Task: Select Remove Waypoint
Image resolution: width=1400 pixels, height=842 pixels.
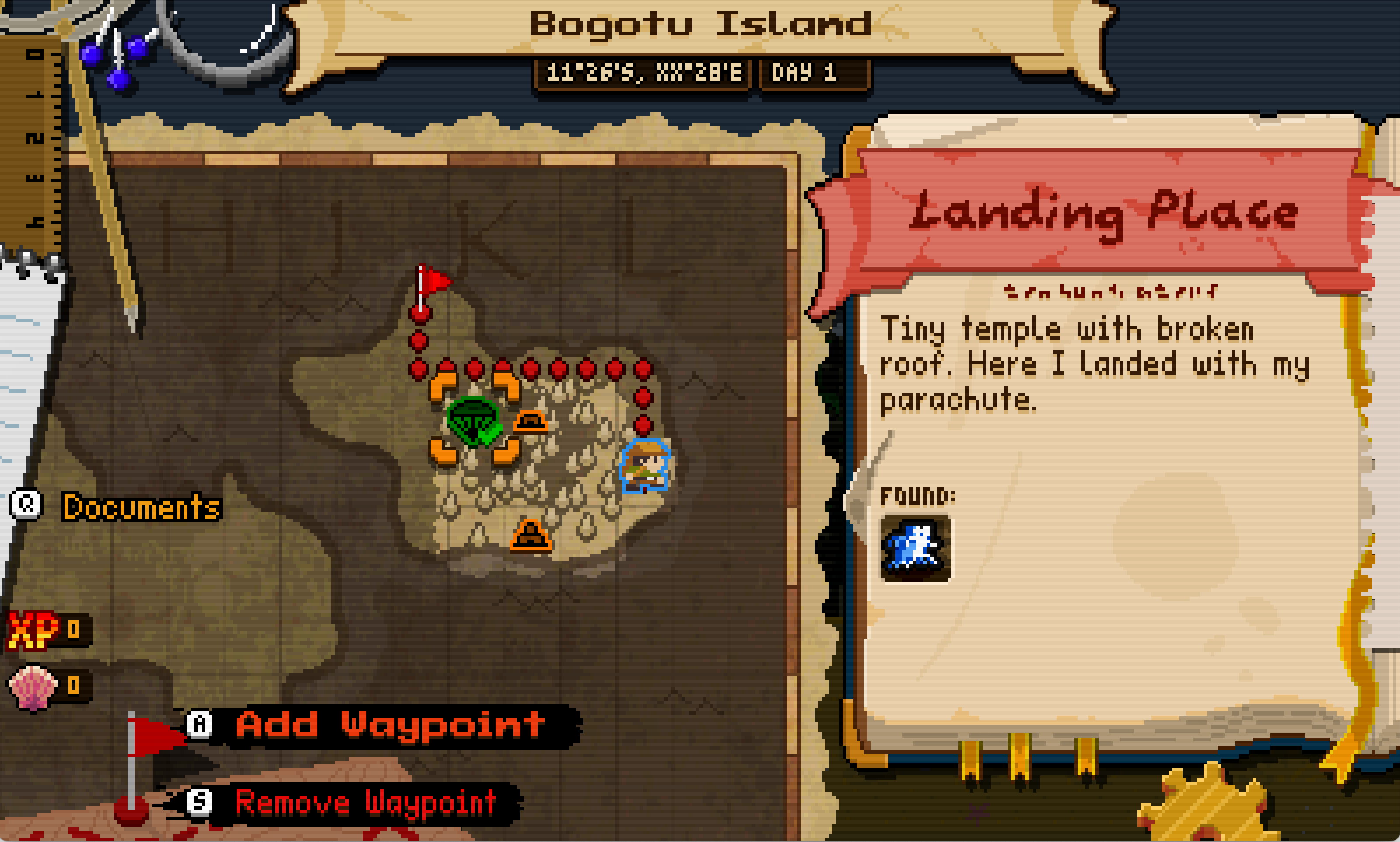Action: [x=365, y=803]
